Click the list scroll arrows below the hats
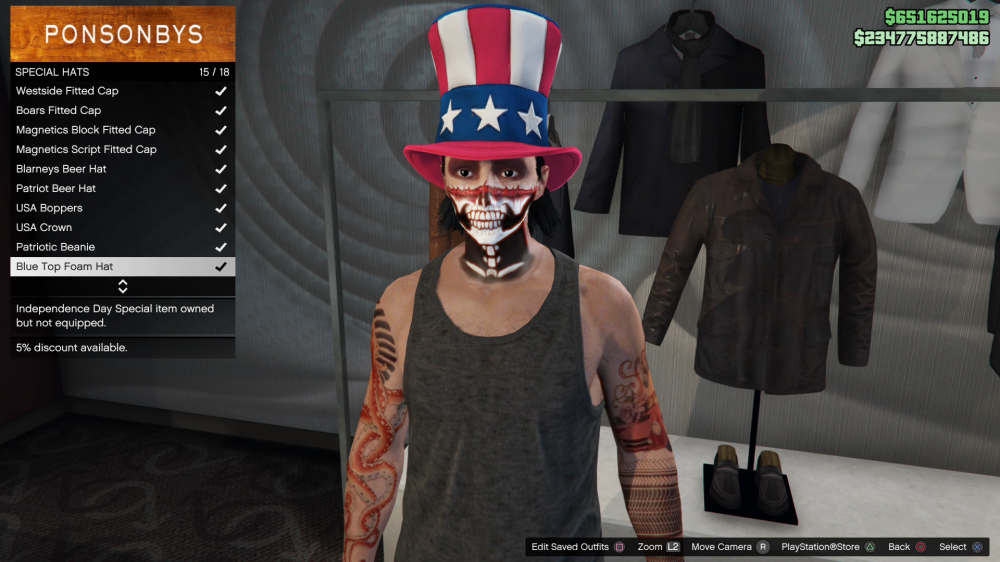1000x562 pixels. [123, 287]
